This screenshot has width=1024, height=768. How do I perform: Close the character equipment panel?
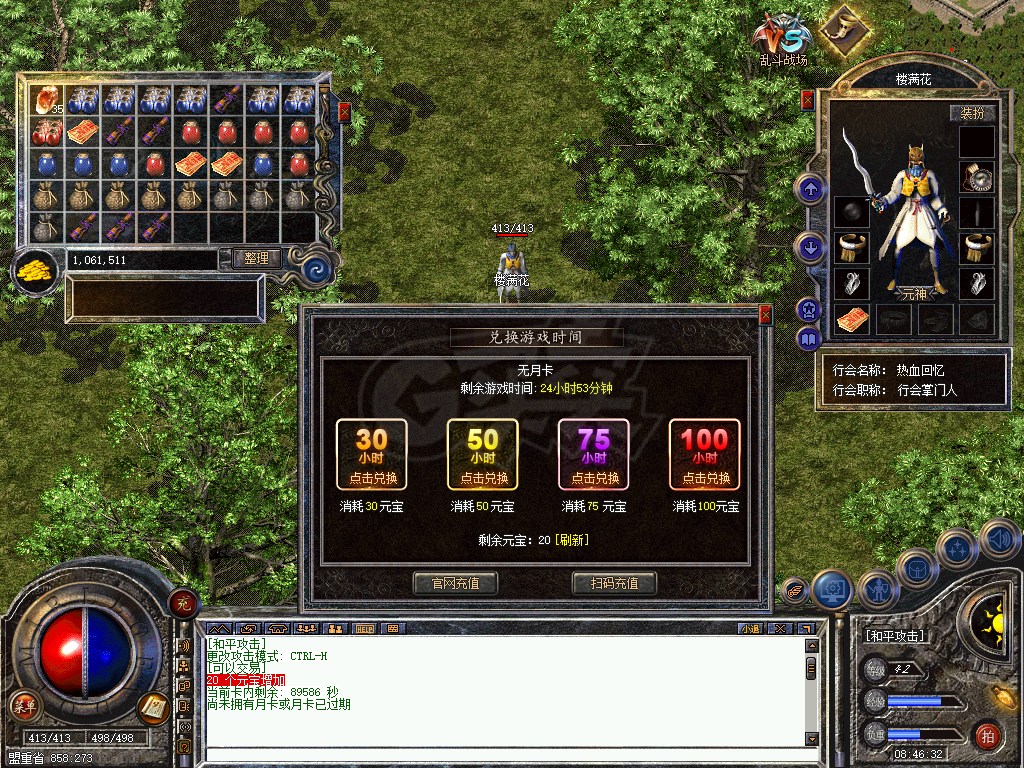point(808,100)
